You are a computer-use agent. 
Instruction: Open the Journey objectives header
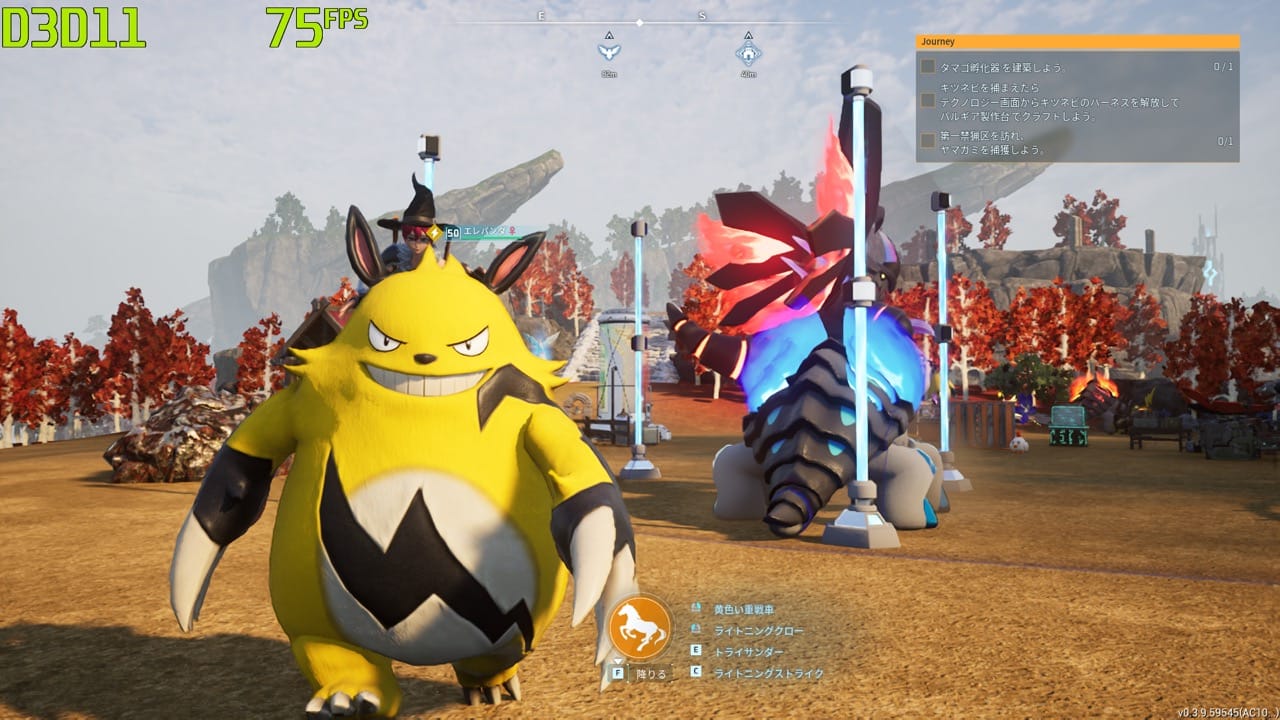coord(1077,42)
